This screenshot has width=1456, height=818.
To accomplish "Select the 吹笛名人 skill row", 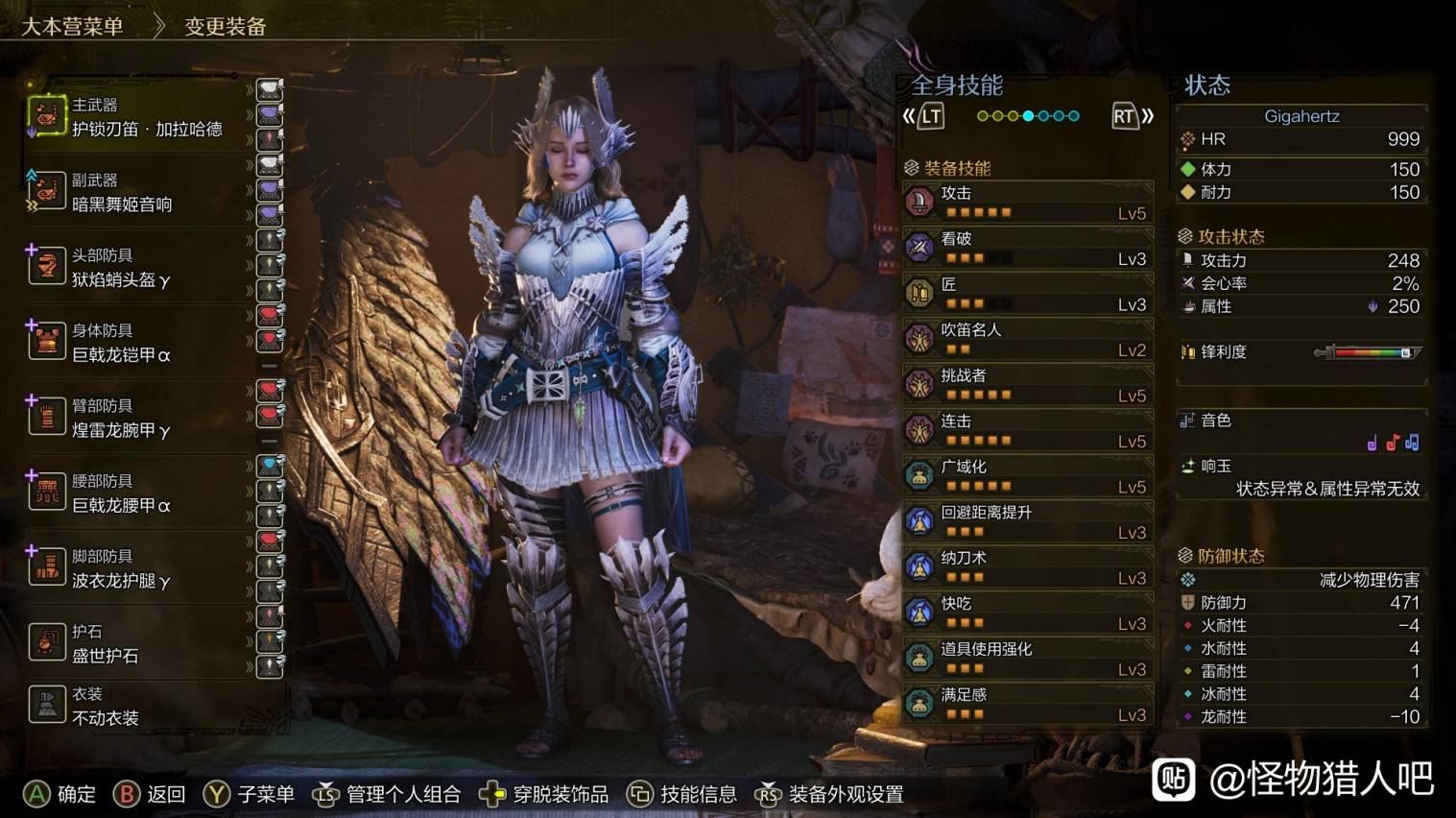I will [x=1027, y=339].
